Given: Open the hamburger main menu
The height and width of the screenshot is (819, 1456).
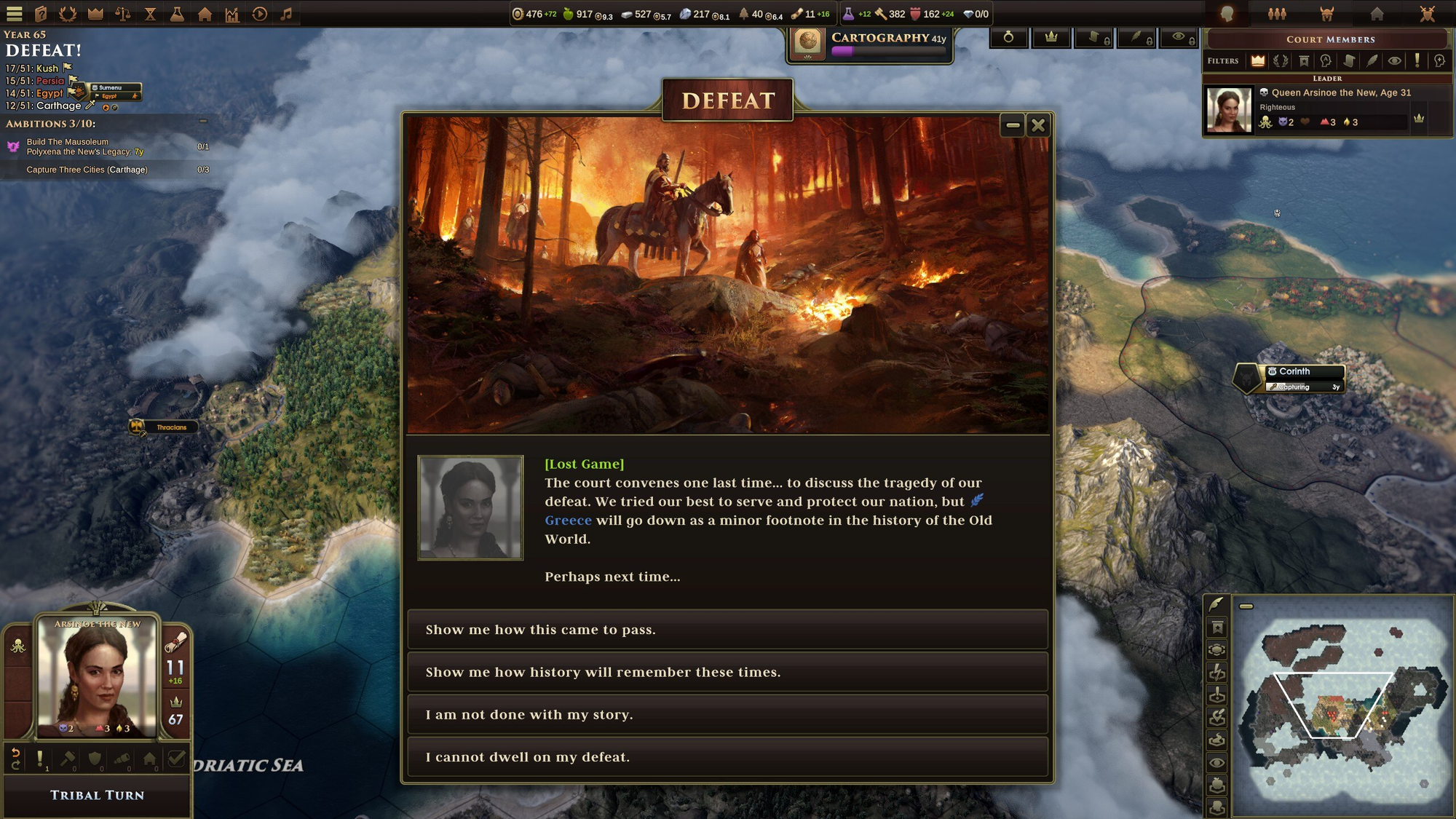Looking at the screenshot, I should pos(15,14).
